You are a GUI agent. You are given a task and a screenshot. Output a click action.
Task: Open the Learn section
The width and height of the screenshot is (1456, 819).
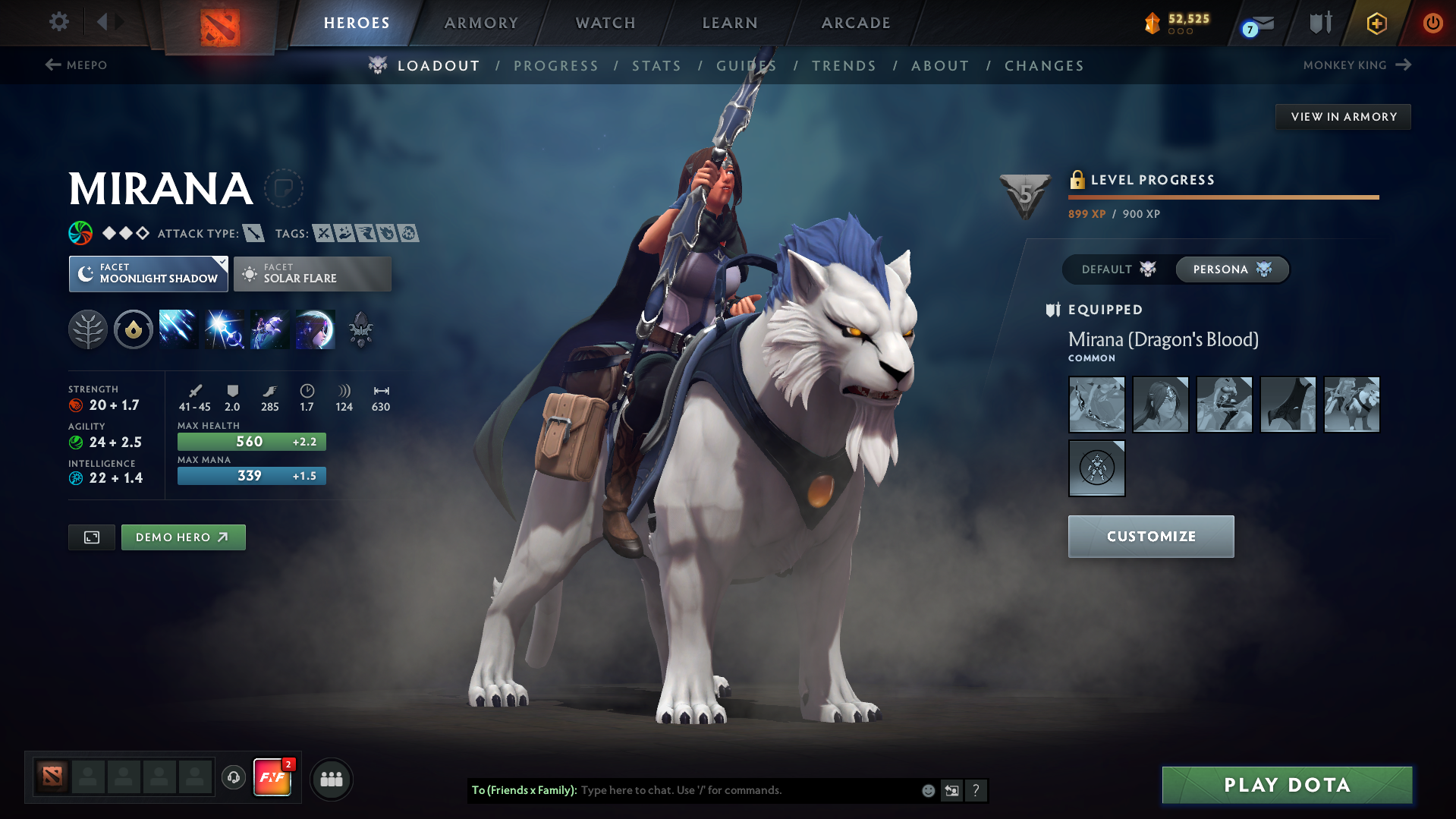pyautogui.click(x=730, y=23)
